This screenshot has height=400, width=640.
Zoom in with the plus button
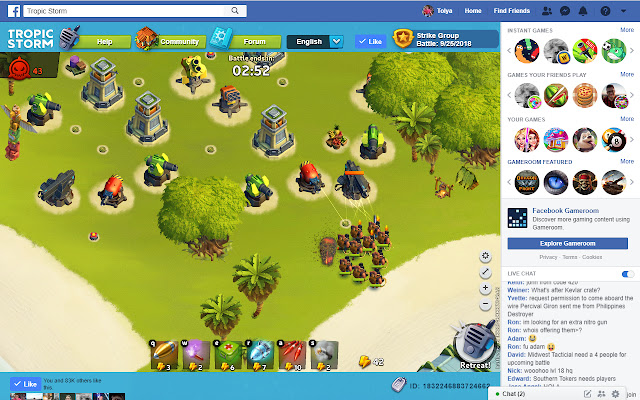coord(485,288)
